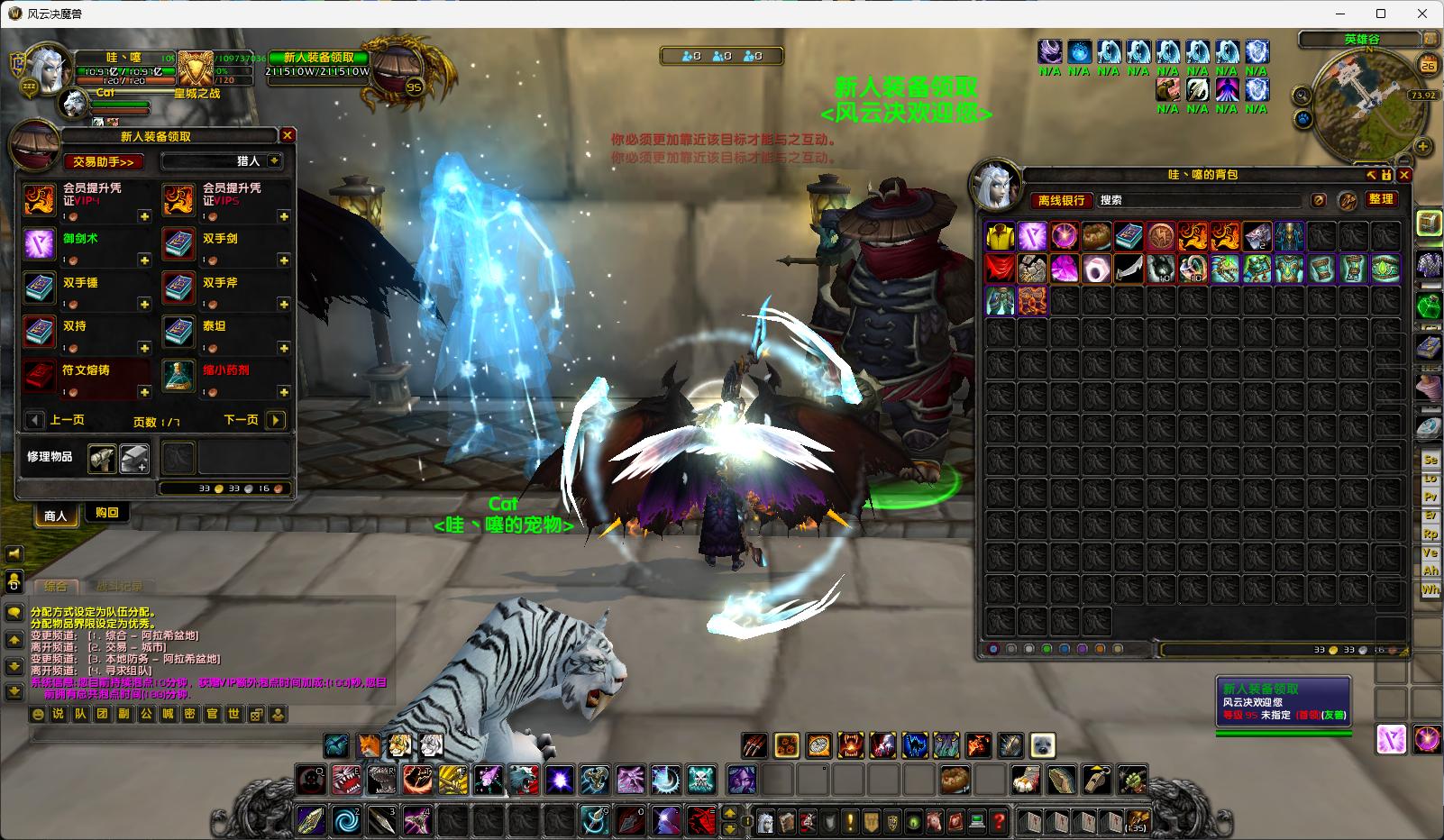Select the 商人 merchant tab

click(x=56, y=516)
